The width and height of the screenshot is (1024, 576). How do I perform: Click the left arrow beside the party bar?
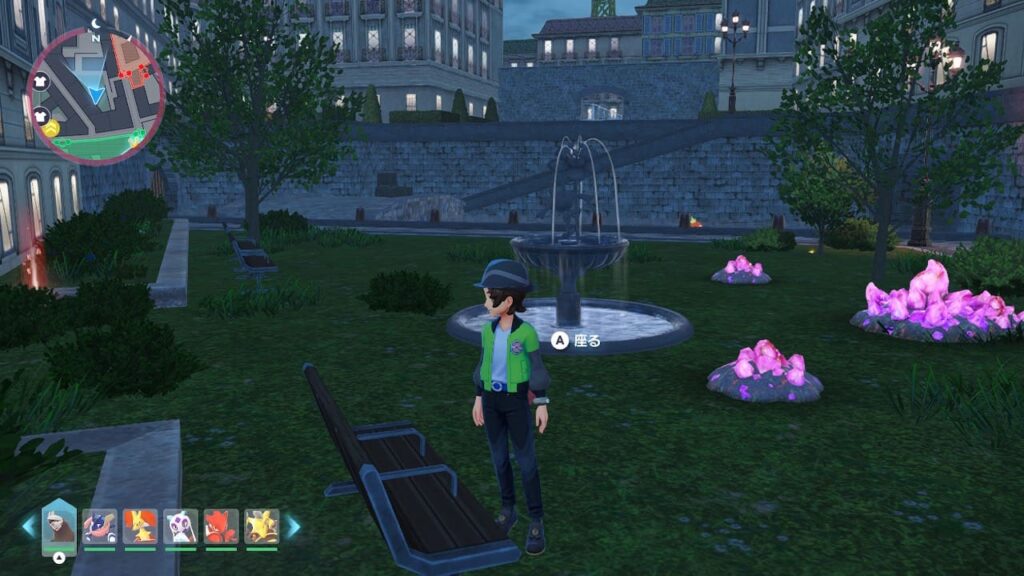28,526
